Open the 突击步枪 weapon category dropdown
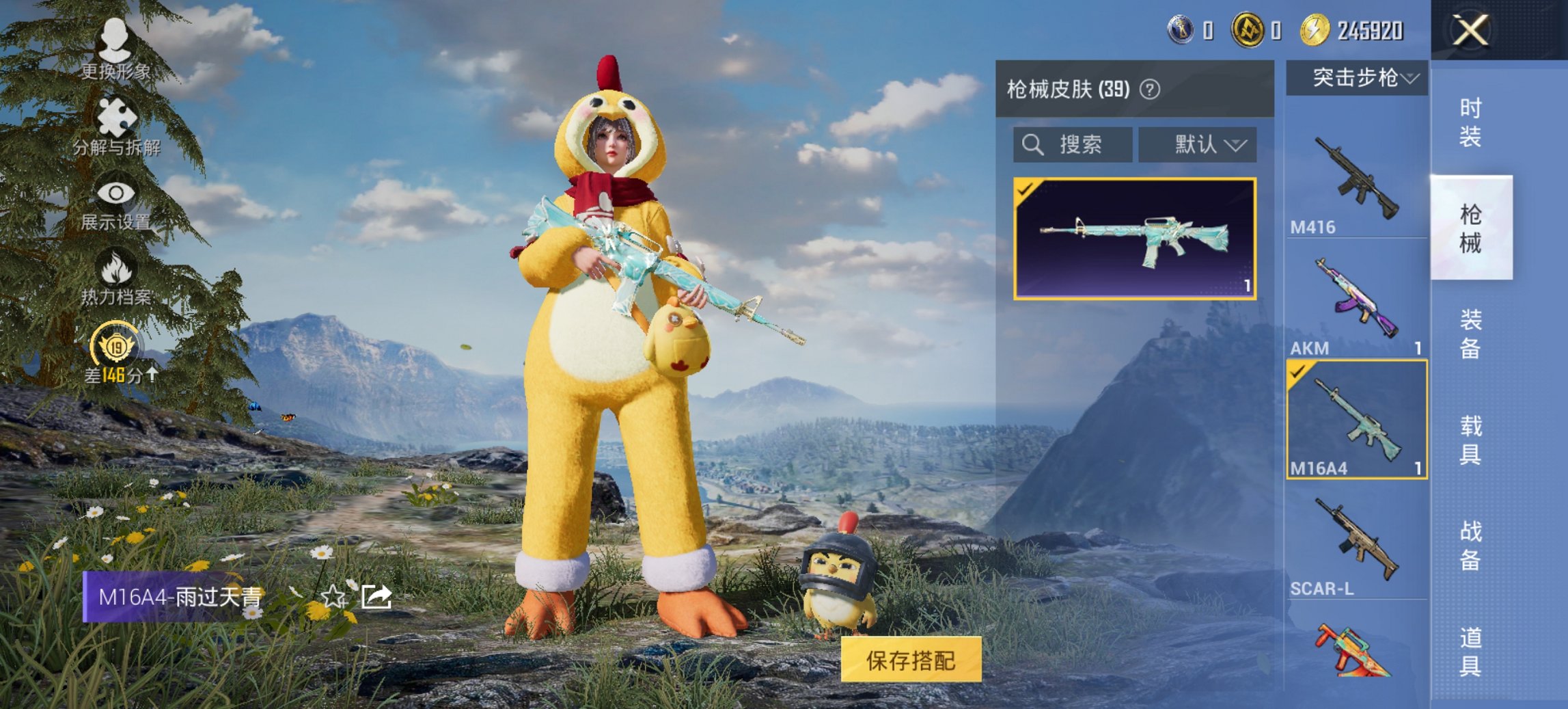The width and height of the screenshot is (1568, 709). pyautogui.click(x=1360, y=77)
